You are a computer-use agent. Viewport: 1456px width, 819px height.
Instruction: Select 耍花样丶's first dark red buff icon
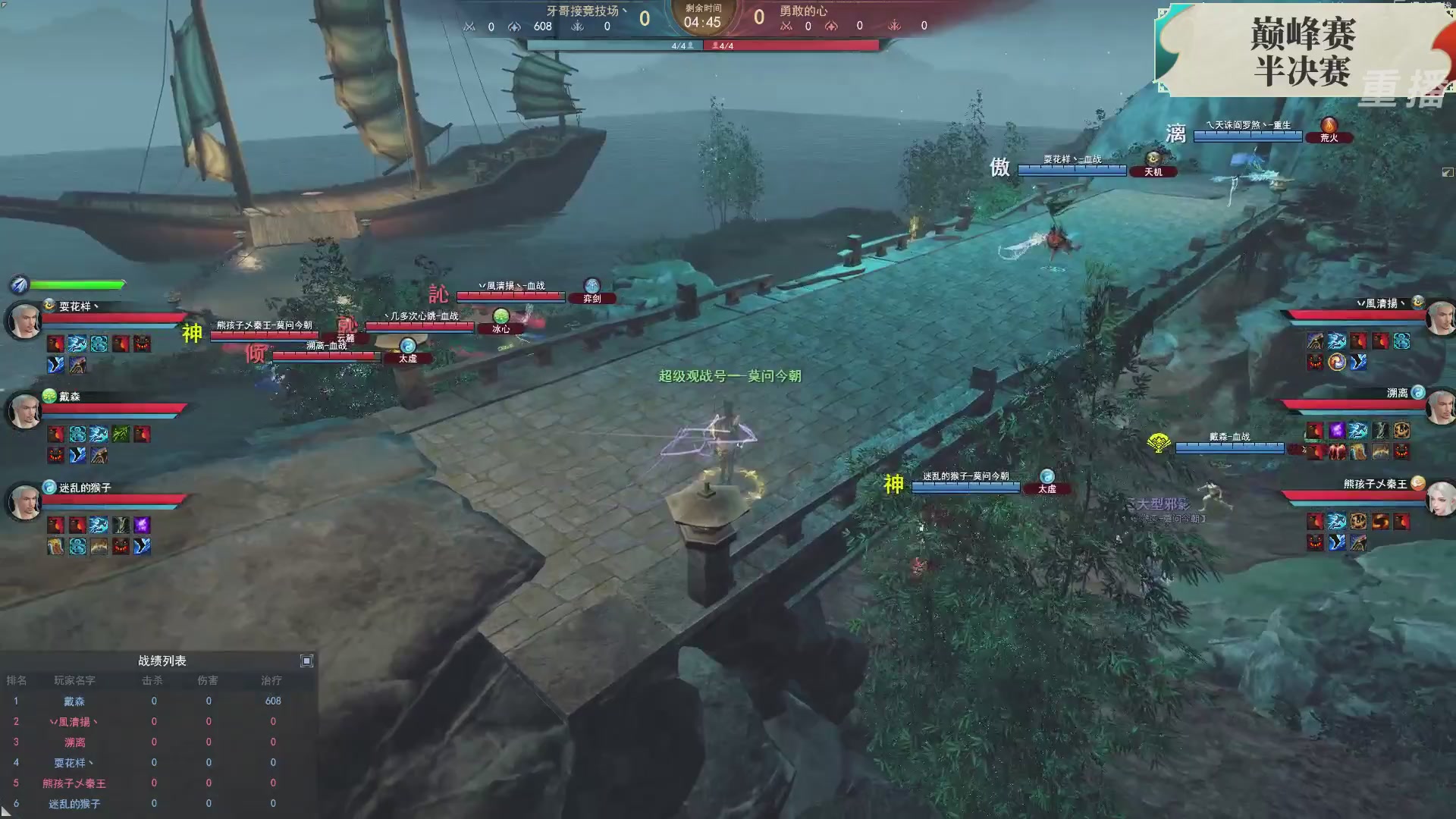(x=55, y=344)
